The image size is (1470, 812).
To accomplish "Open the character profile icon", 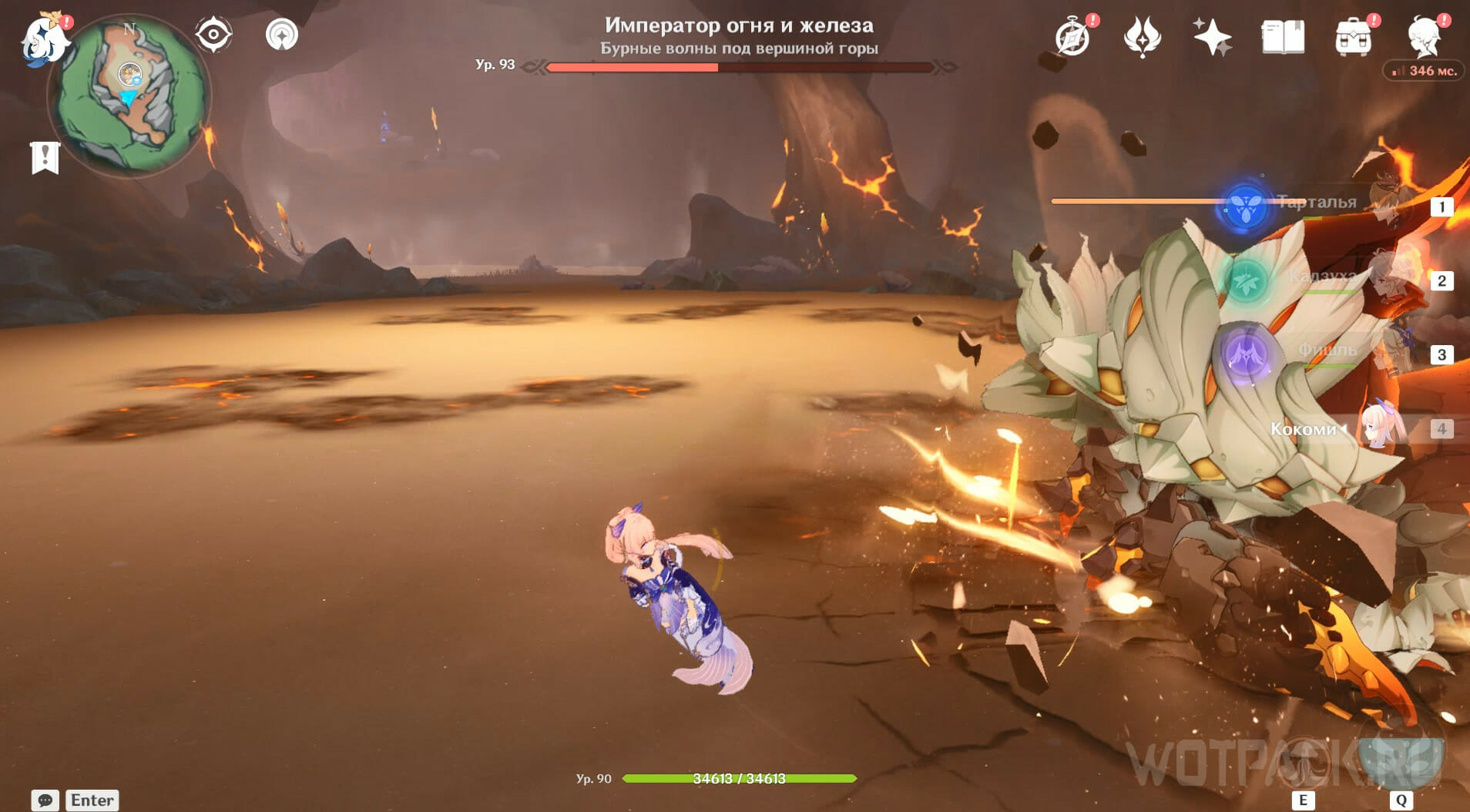I will (x=1425, y=38).
